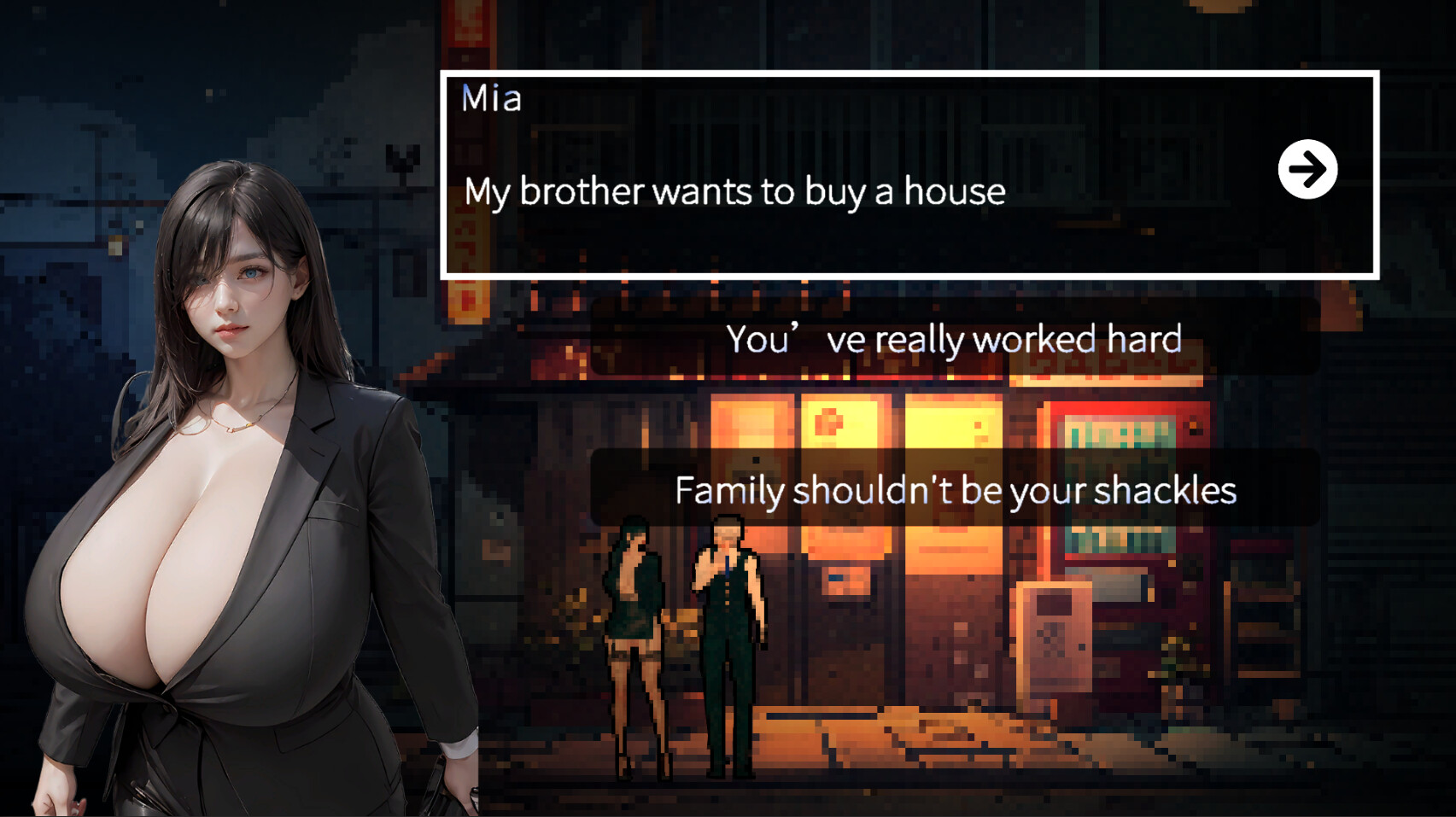This screenshot has height=817, width=1456.
Task: Toggle the dialogue box visibility
Action: (x=909, y=171)
